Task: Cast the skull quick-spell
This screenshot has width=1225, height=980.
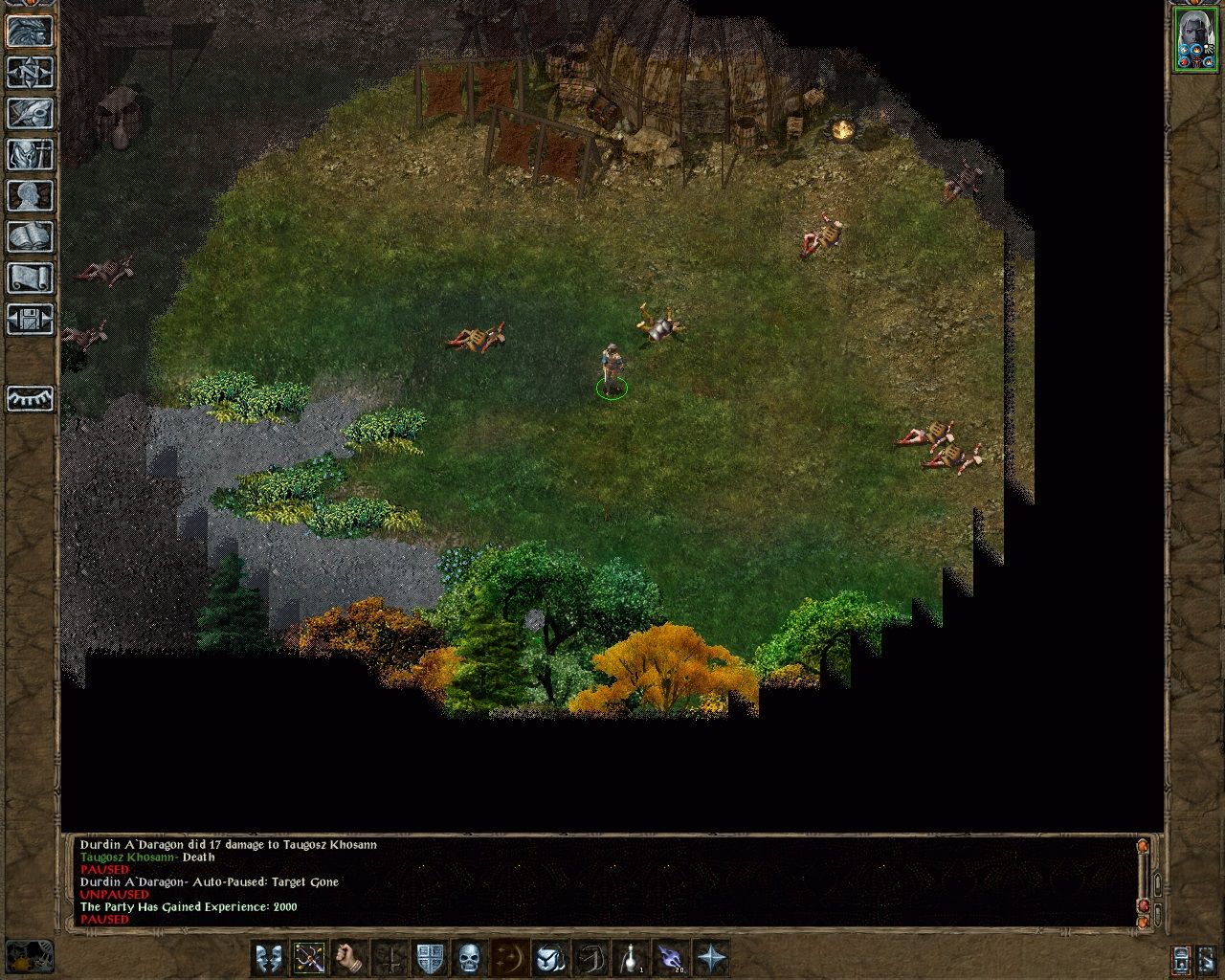Action: tap(468, 960)
